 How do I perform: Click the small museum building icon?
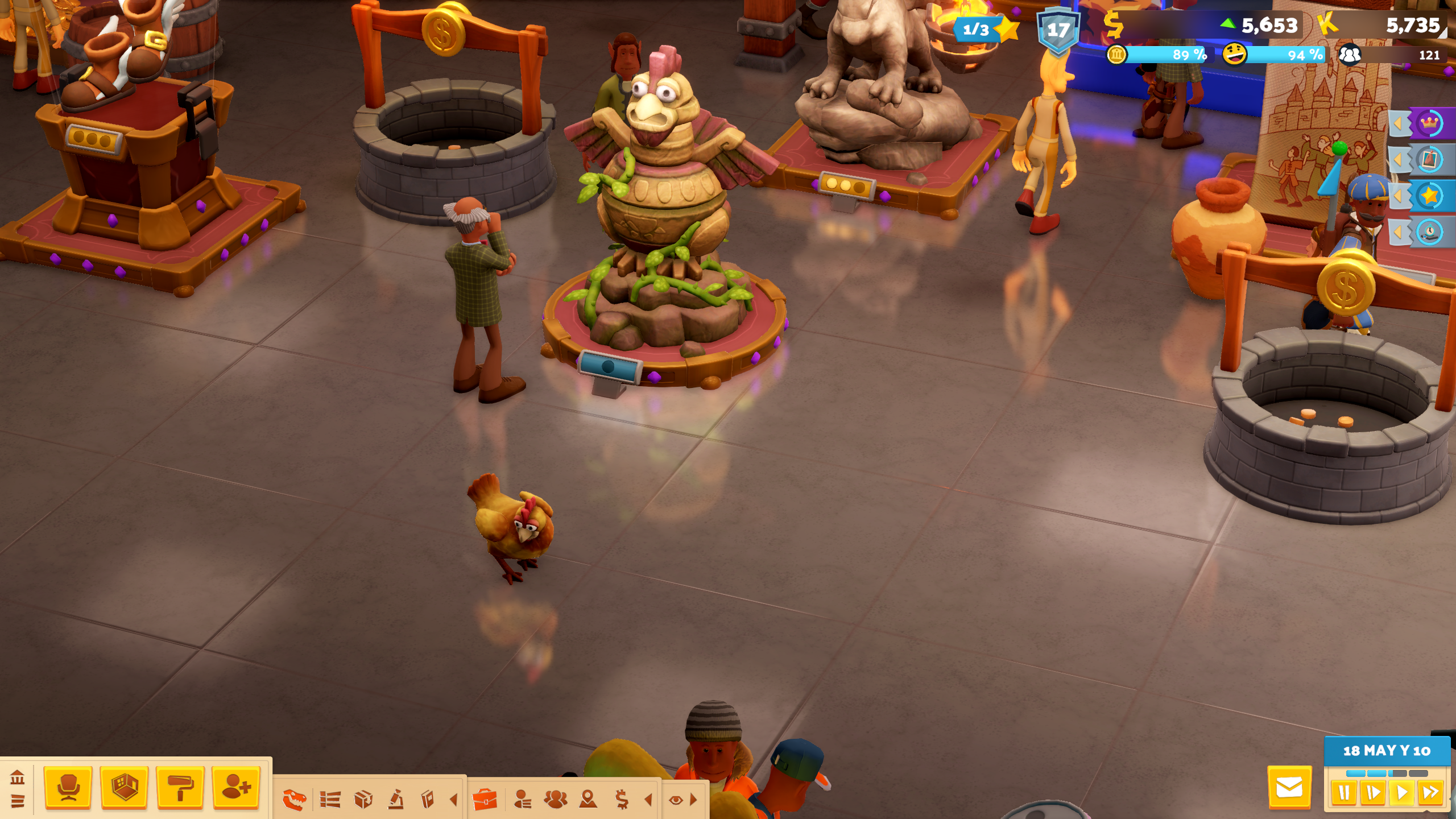pos(17,777)
